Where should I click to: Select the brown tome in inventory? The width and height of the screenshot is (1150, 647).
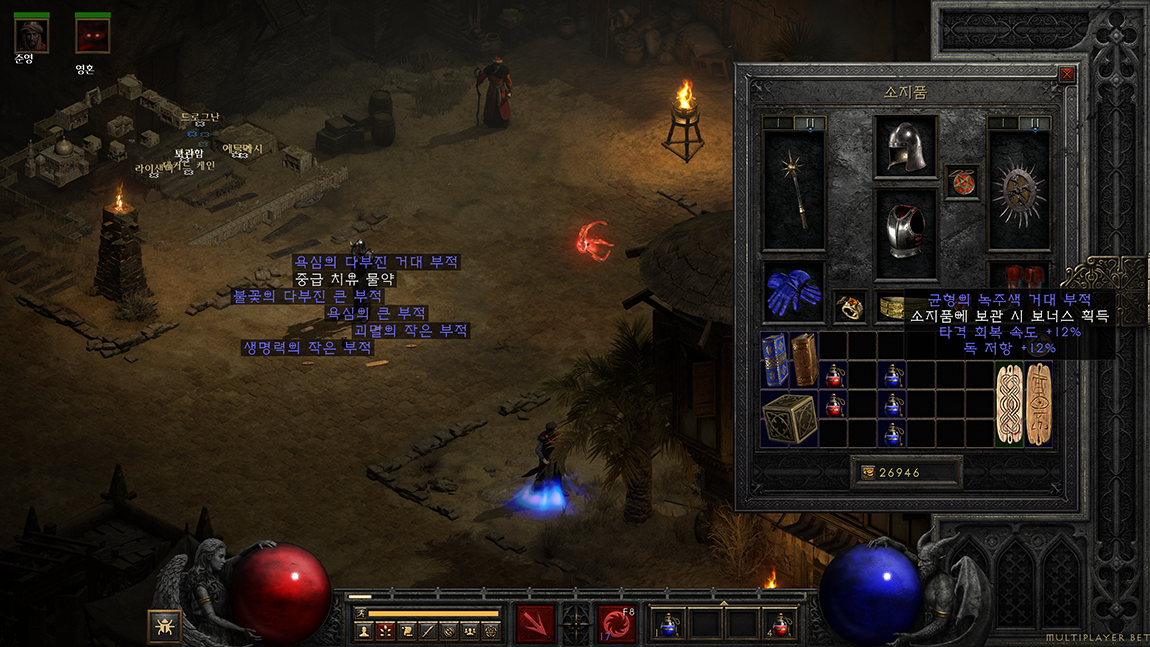804,359
